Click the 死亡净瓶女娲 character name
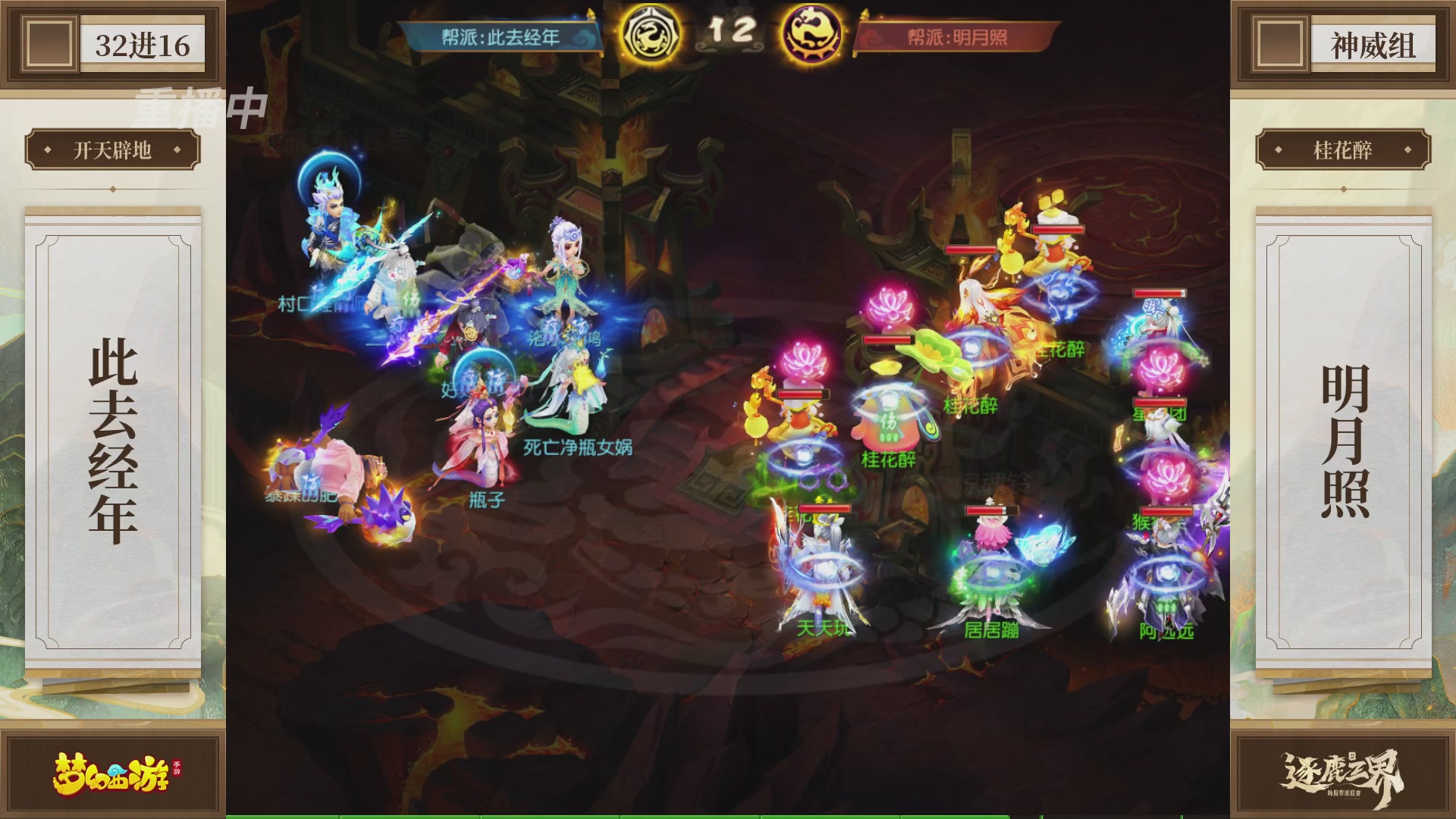This screenshot has height=819, width=1456. (x=576, y=448)
